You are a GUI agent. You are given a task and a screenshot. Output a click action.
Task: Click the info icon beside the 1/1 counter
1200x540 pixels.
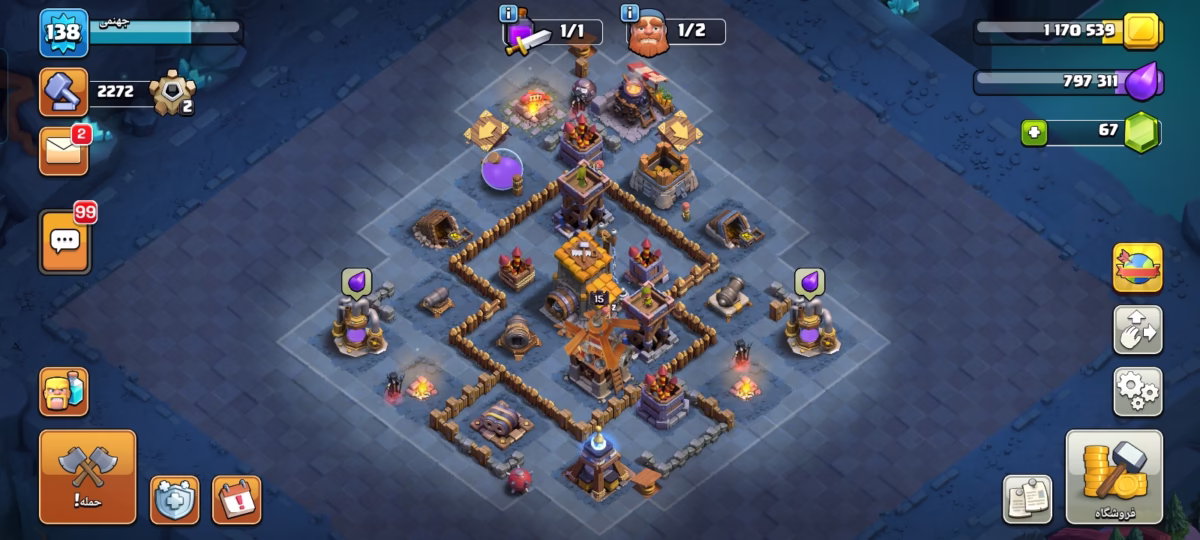click(509, 14)
